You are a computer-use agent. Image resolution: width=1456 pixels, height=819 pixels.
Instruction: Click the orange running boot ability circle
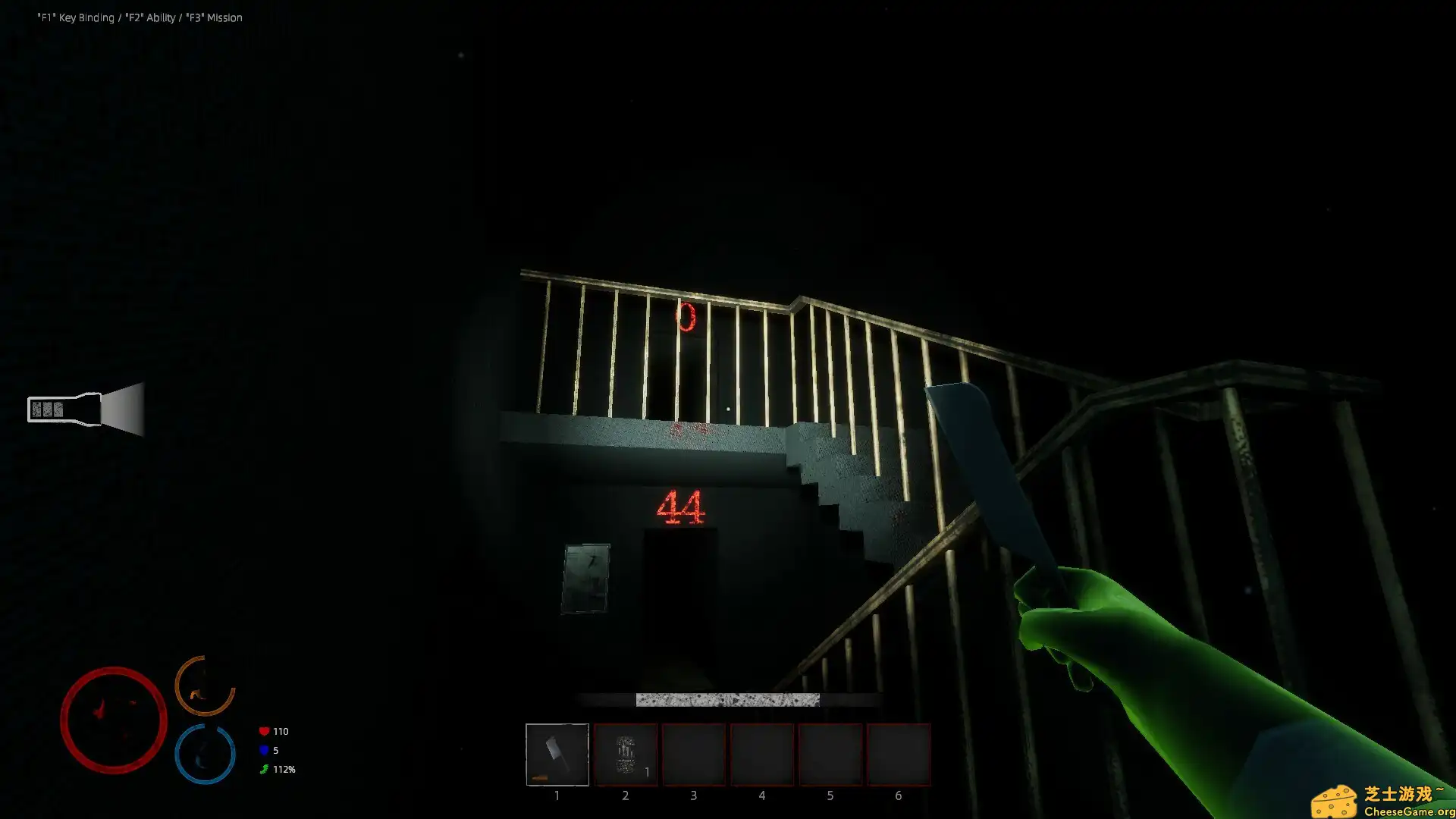tap(203, 690)
